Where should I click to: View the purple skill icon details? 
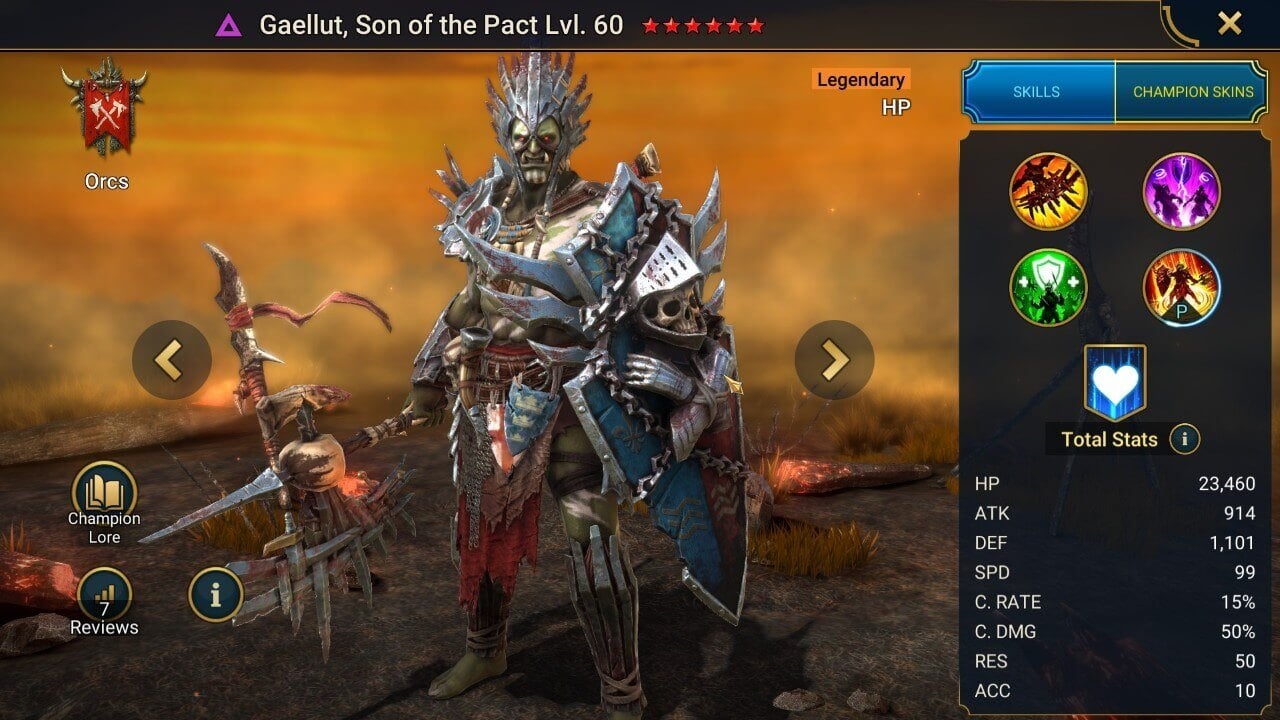1181,190
